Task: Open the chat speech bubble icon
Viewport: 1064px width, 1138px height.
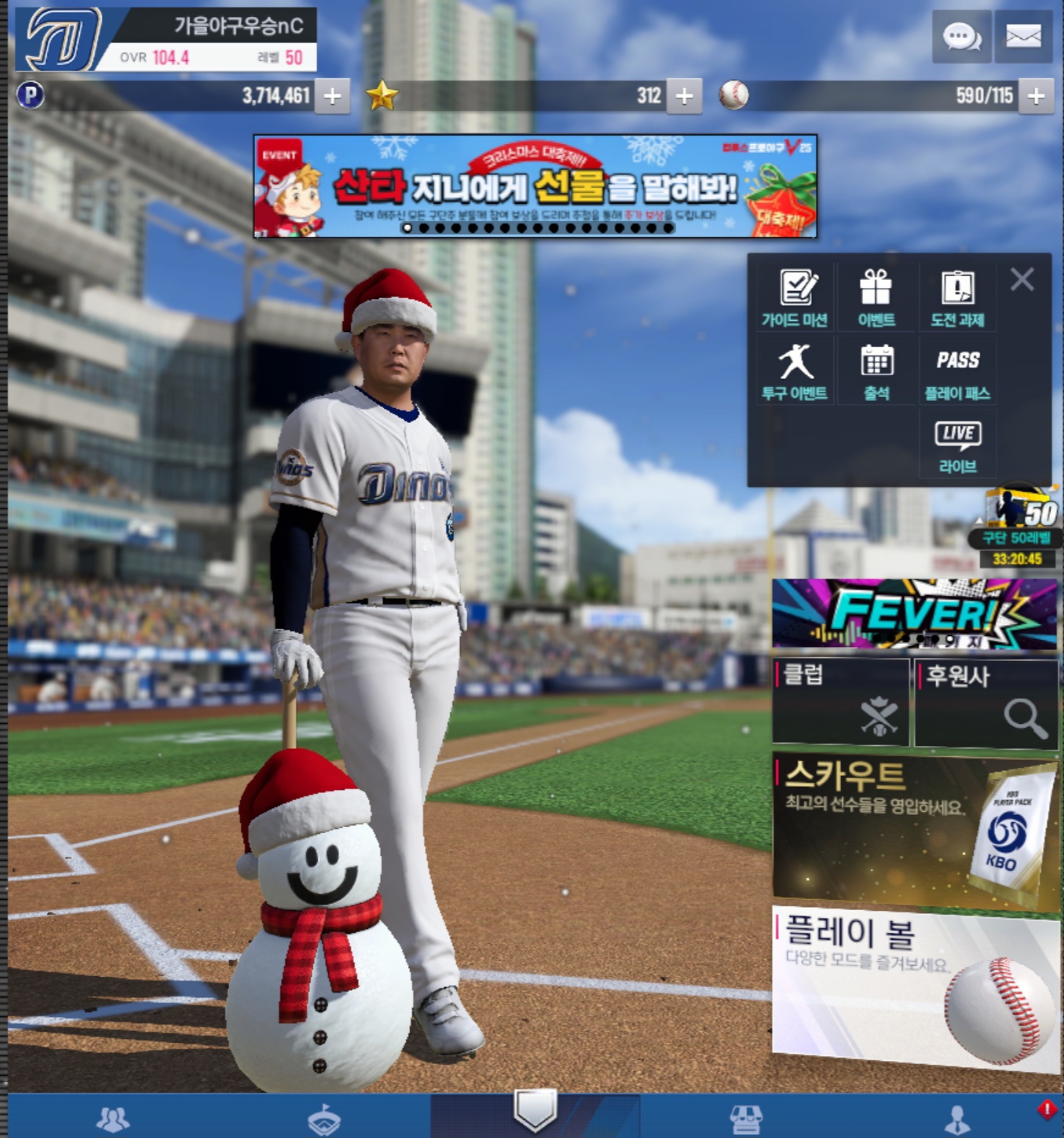Action: point(961,36)
